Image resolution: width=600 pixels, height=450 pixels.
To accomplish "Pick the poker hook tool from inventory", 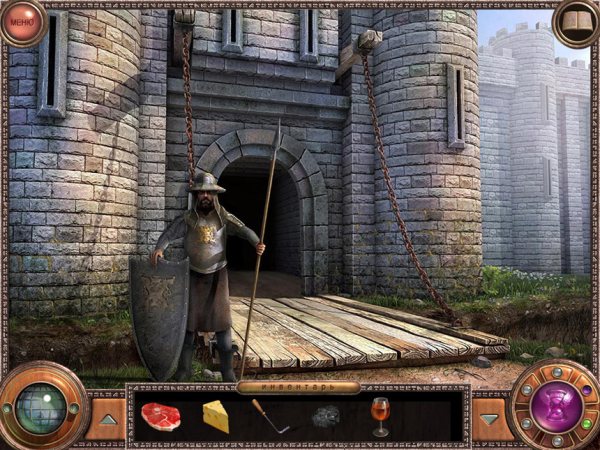I will coord(269,416).
